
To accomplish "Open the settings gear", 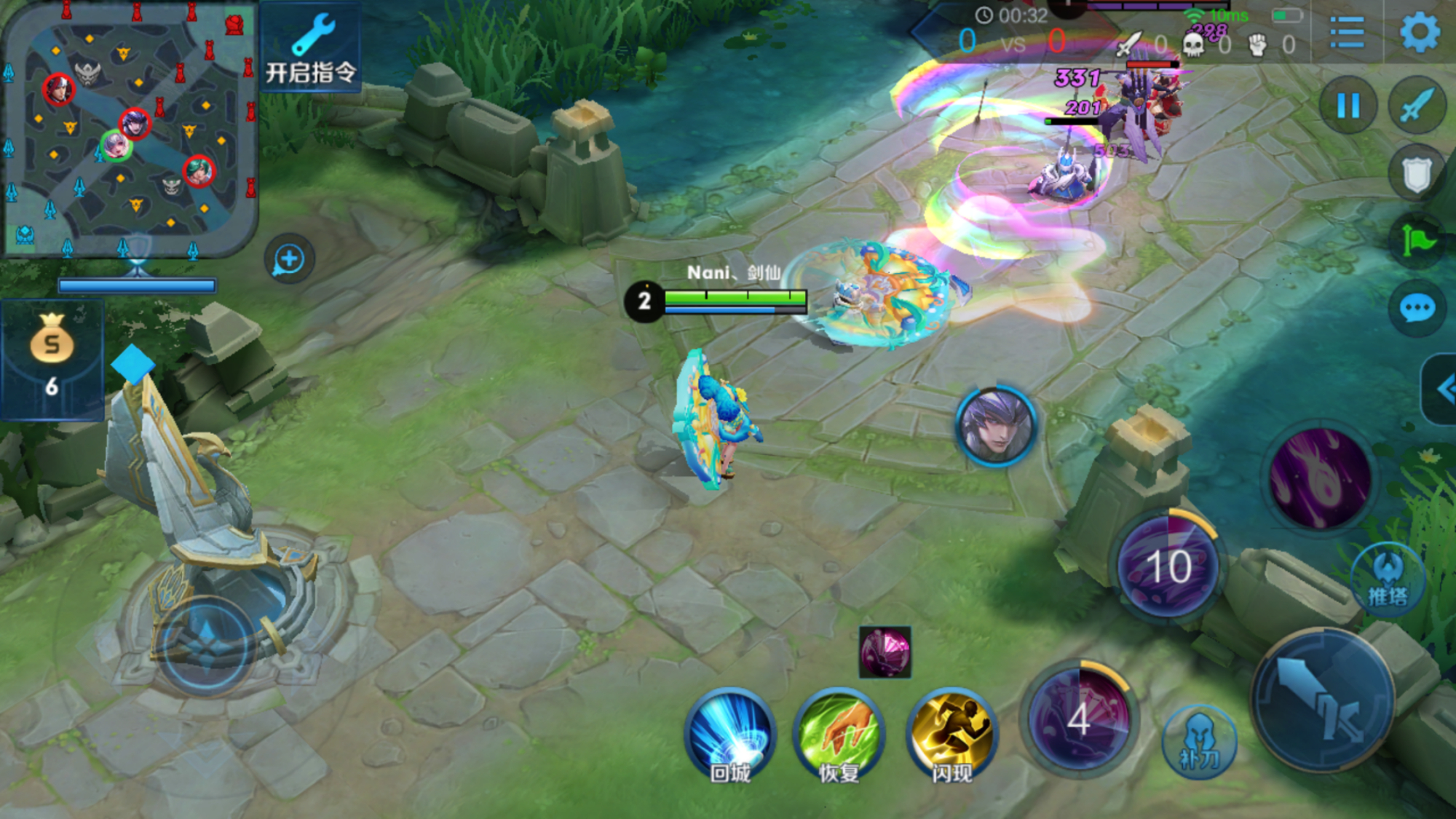I will tap(1420, 33).
